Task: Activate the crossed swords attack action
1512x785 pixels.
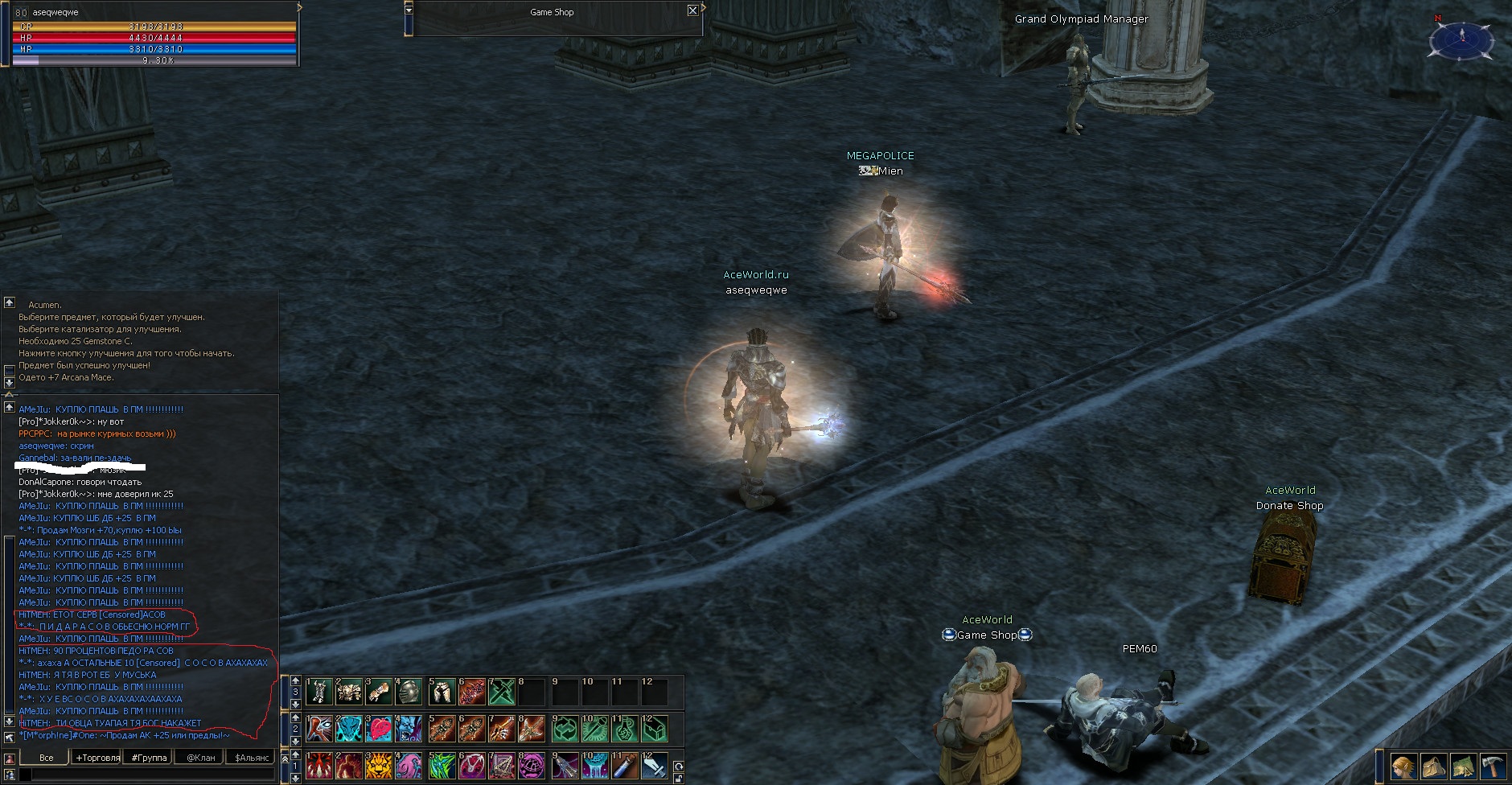Action: (501, 691)
